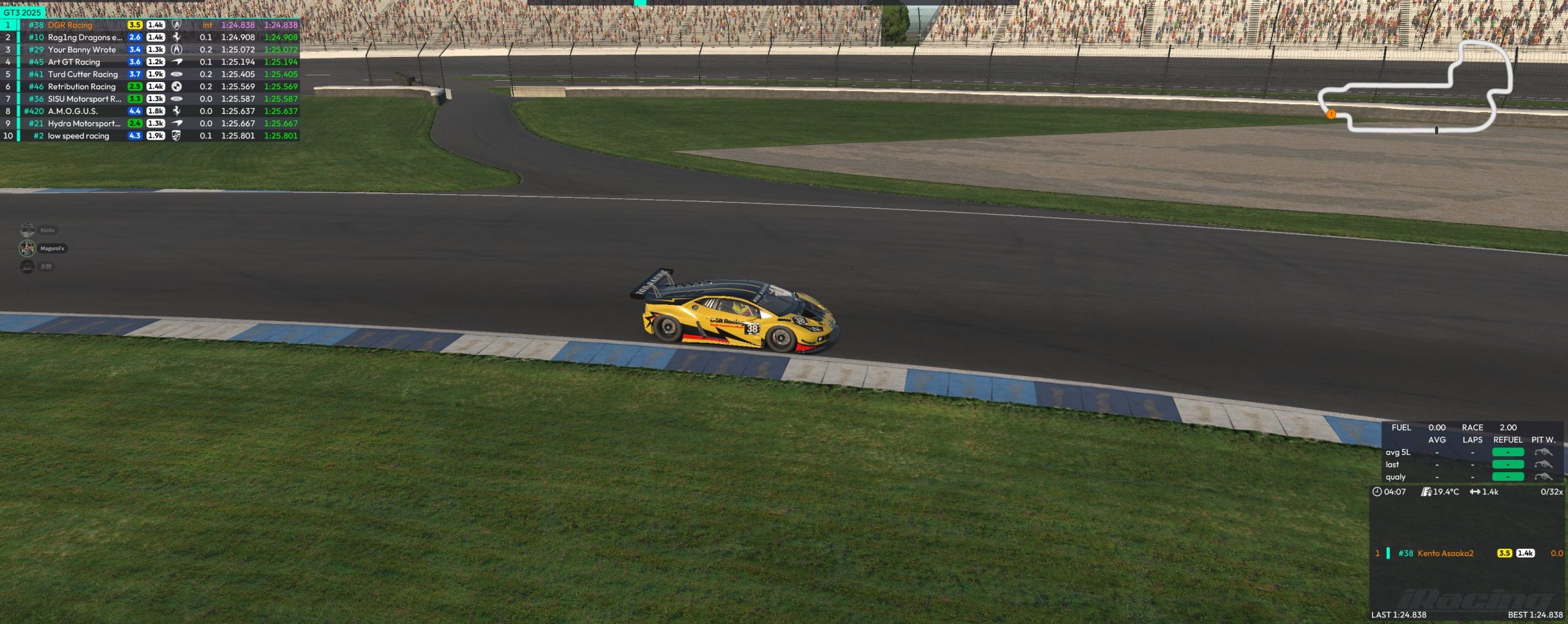
Task: Select the A.M.O.G.U.S. team row
Action: coord(150,111)
